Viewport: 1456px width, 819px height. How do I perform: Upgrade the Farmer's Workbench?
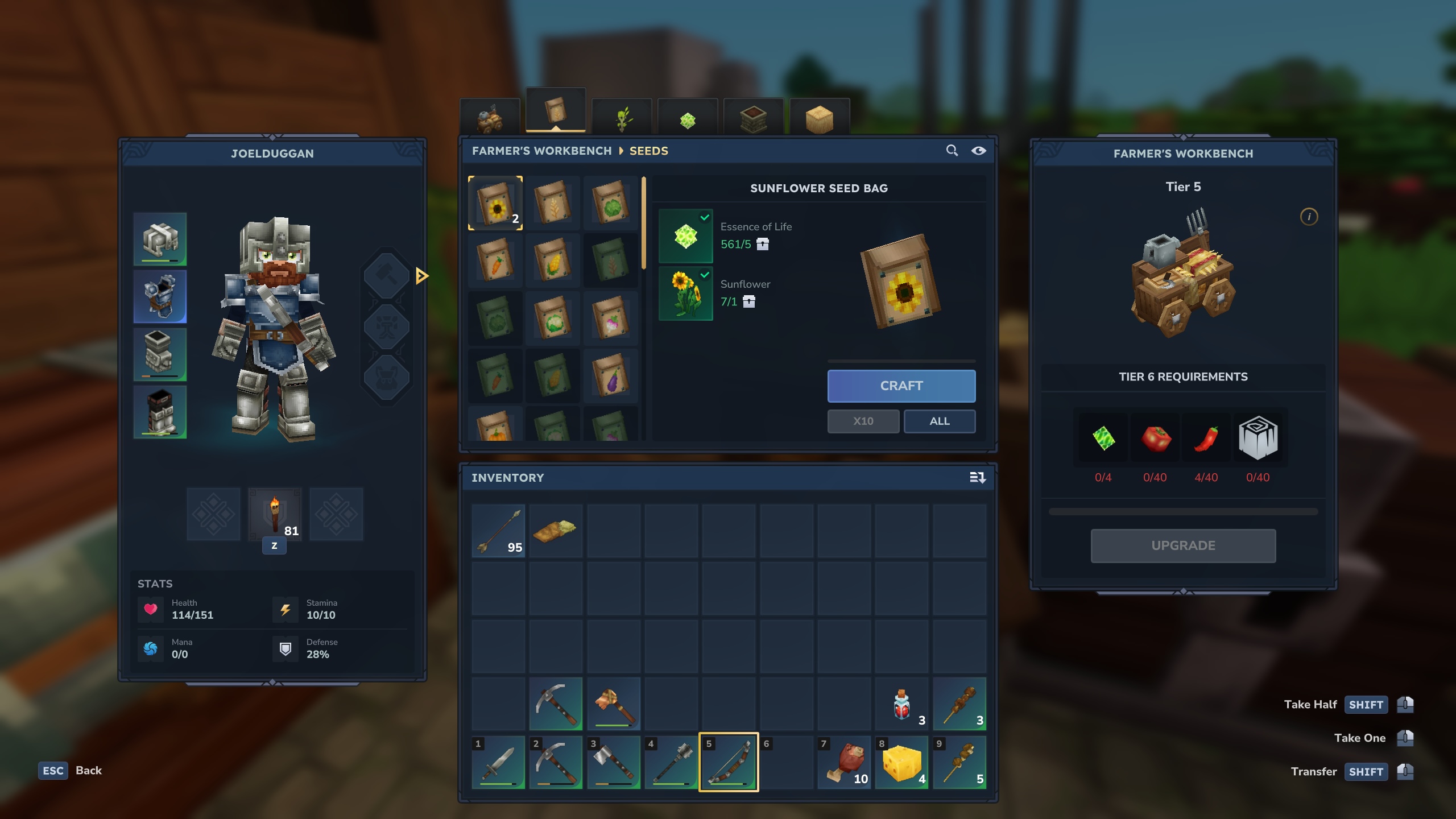click(x=1183, y=545)
